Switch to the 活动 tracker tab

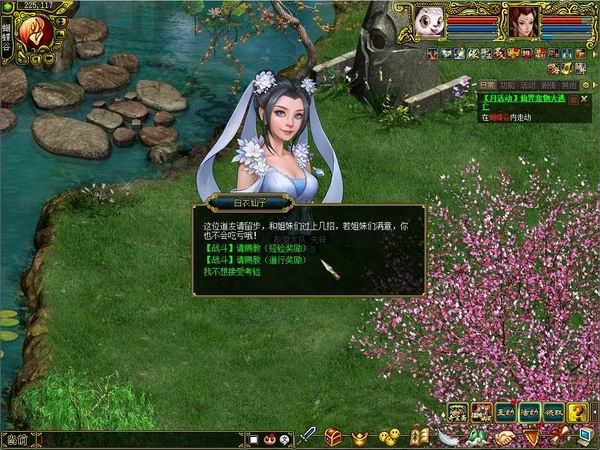point(526,86)
